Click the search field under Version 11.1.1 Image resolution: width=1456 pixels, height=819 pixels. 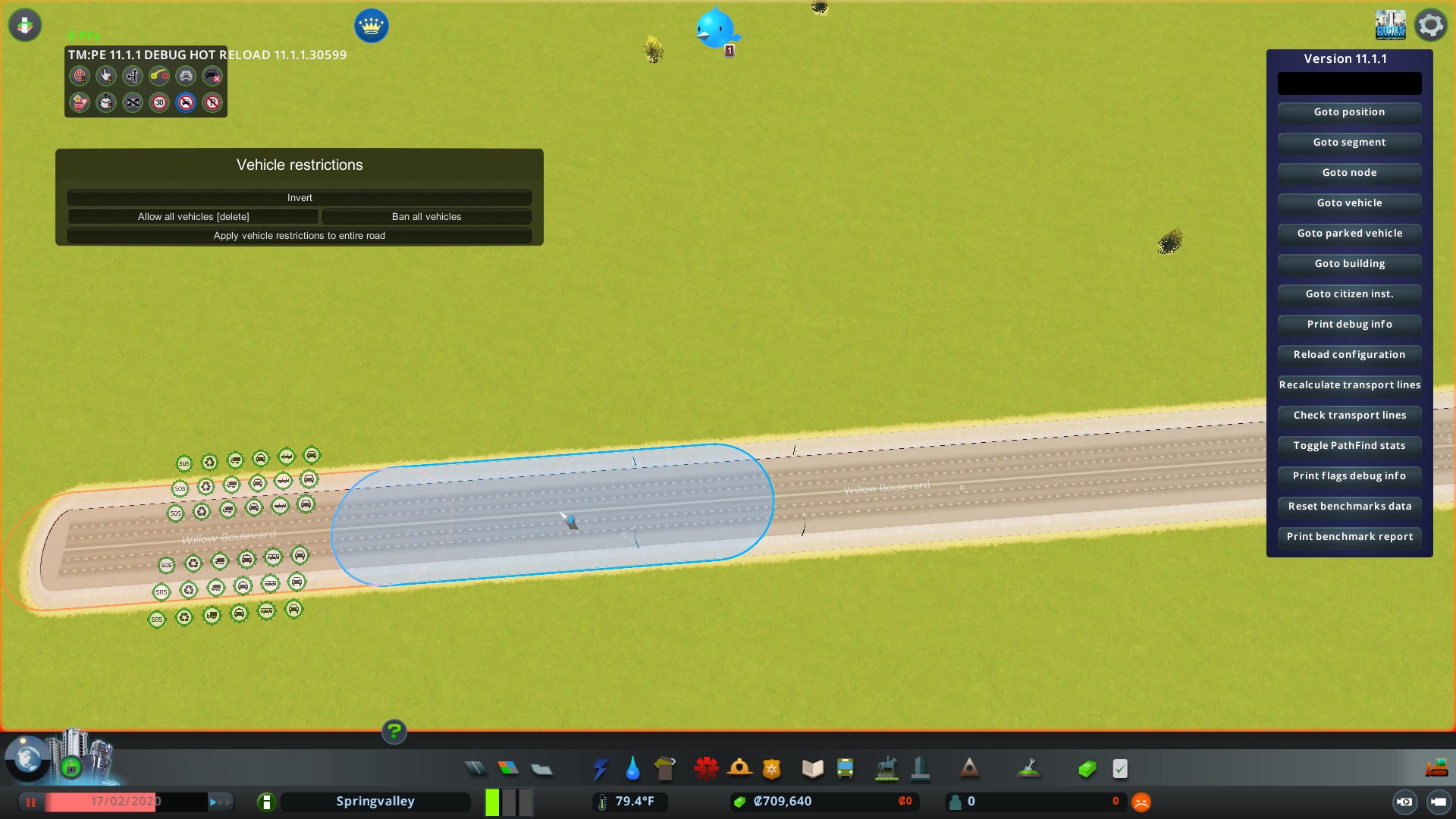click(1349, 83)
